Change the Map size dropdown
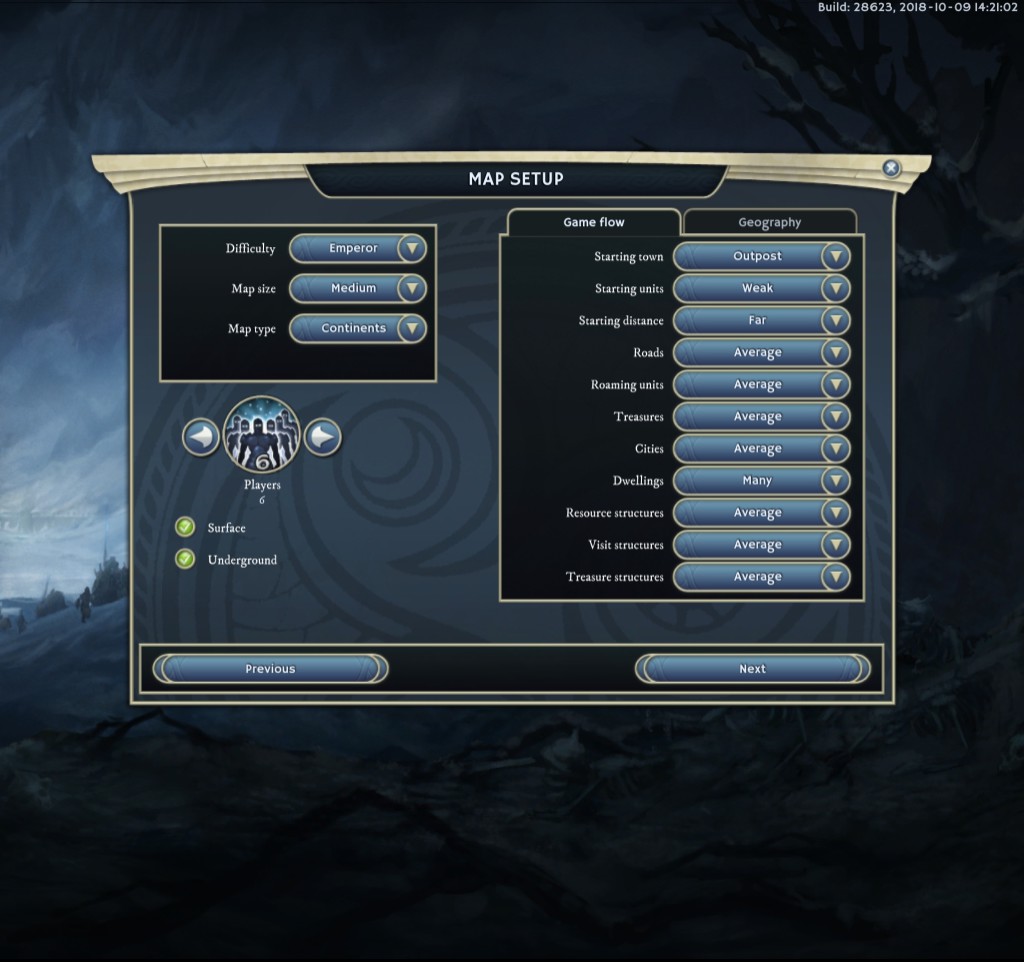The width and height of the screenshot is (1024, 962). (x=358, y=289)
